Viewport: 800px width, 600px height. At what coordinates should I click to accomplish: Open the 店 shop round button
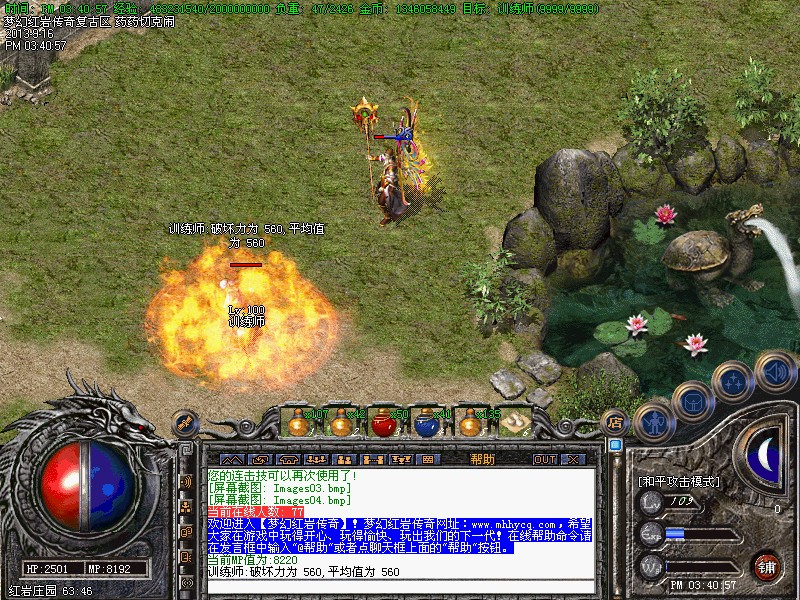tap(615, 423)
